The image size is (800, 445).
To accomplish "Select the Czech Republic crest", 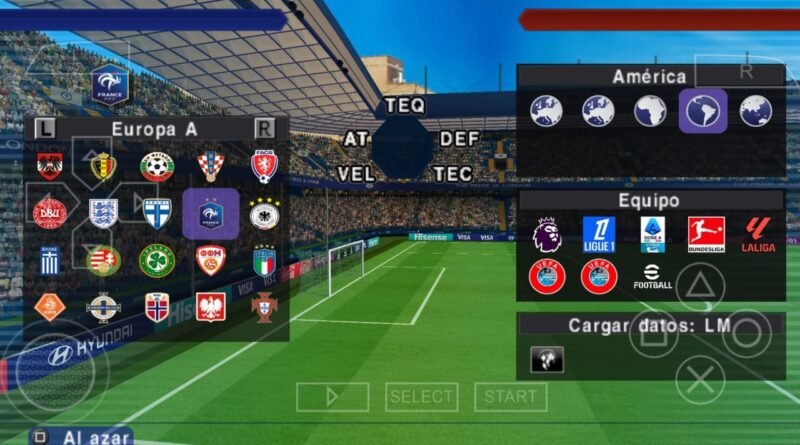I will tap(264, 166).
